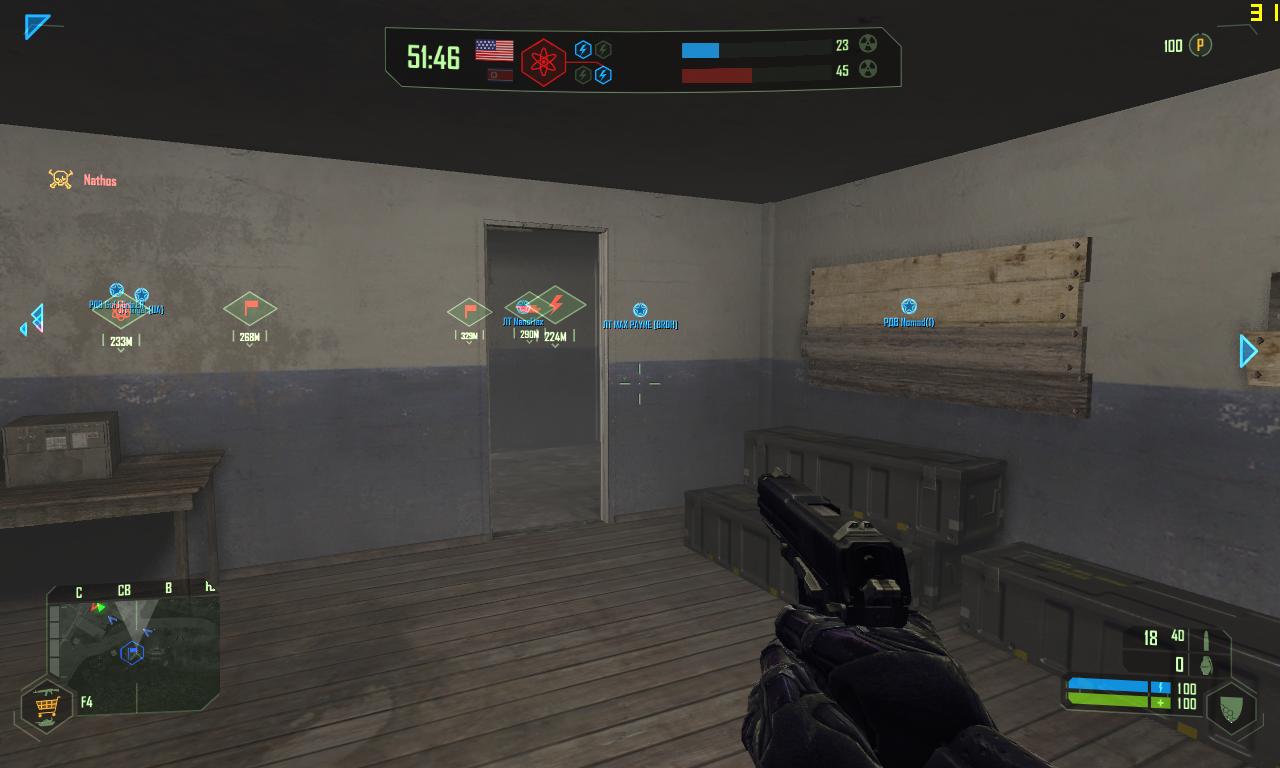Click the right-pointing blue arrow indicator
The width and height of the screenshot is (1280, 768).
pos(1248,351)
